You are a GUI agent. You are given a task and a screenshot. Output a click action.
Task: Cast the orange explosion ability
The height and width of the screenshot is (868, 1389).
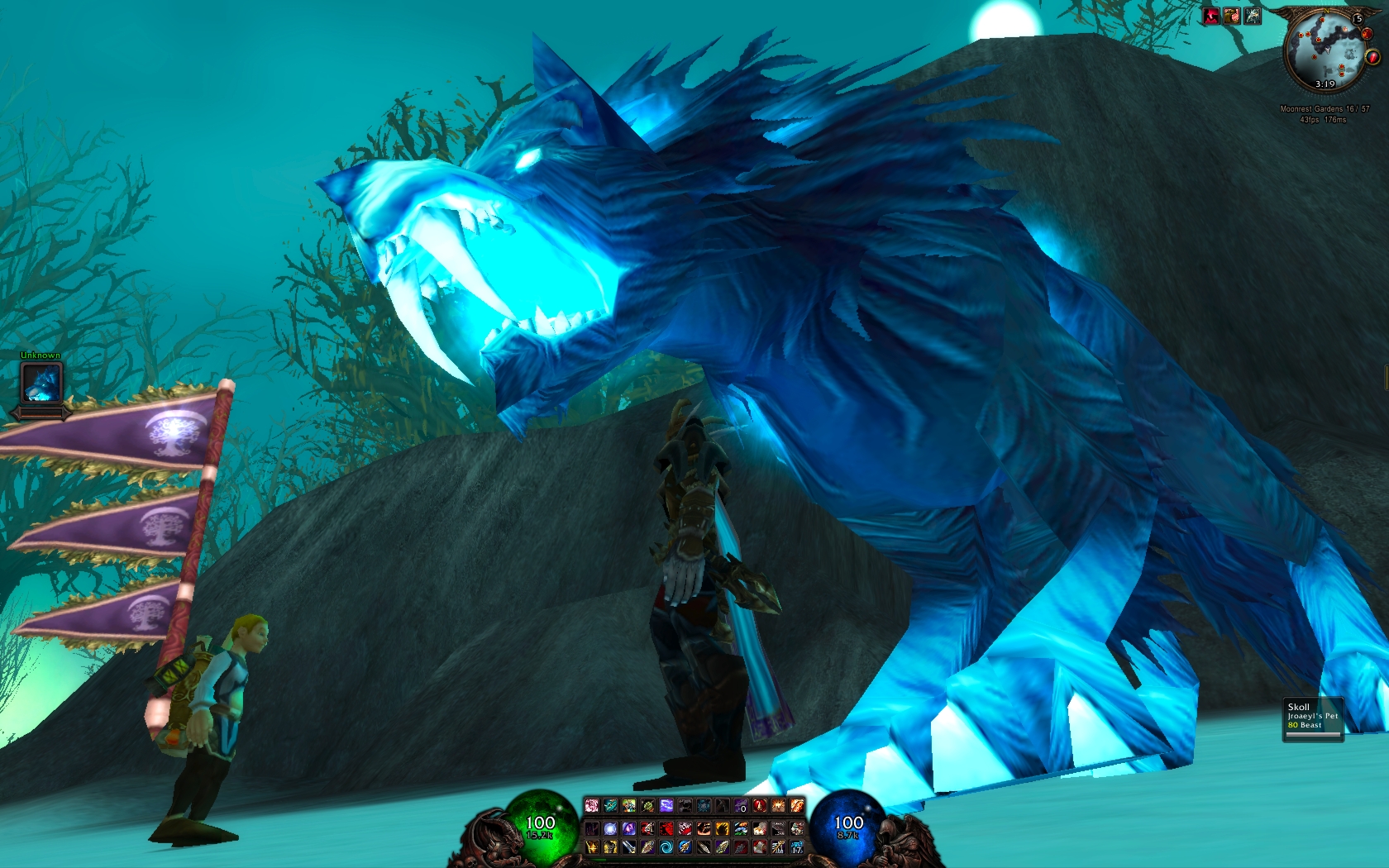pyautogui.click(x=778, y=805)
